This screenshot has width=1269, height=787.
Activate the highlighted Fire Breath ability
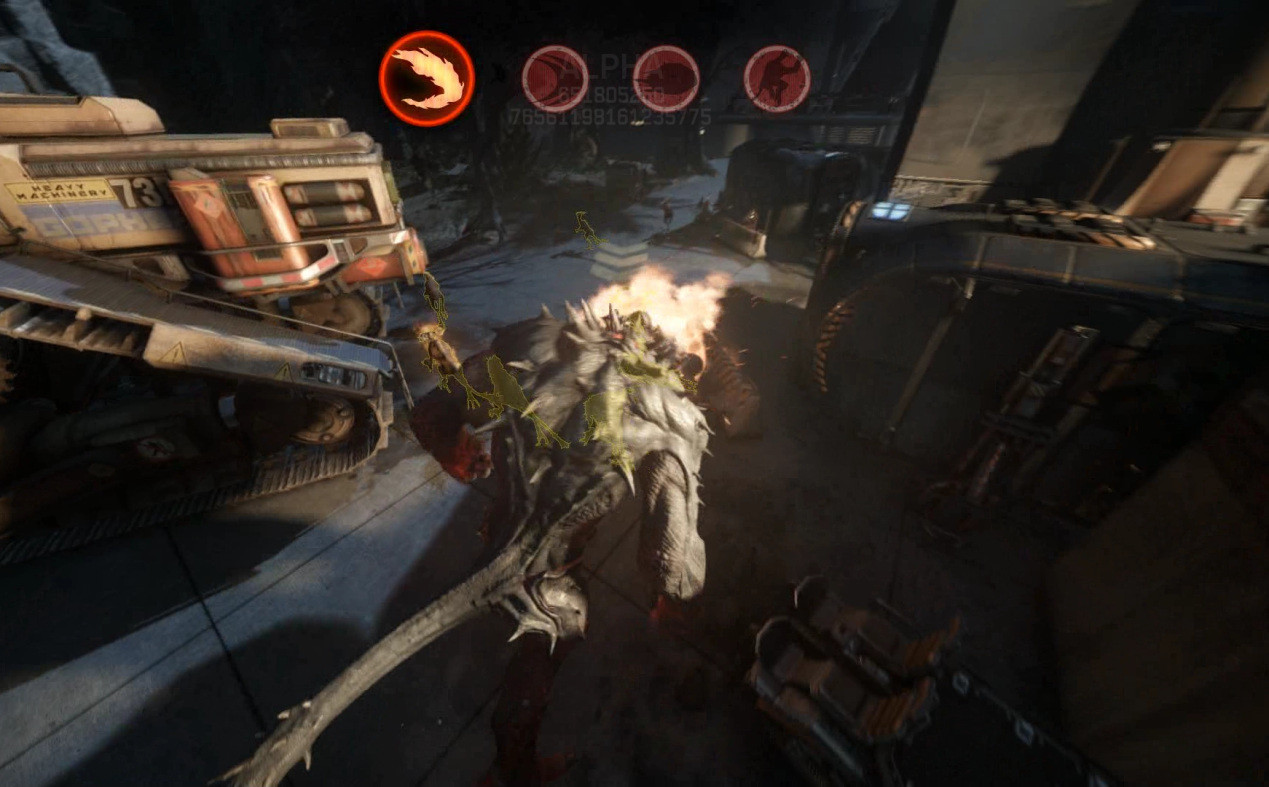tap(427, 78)
